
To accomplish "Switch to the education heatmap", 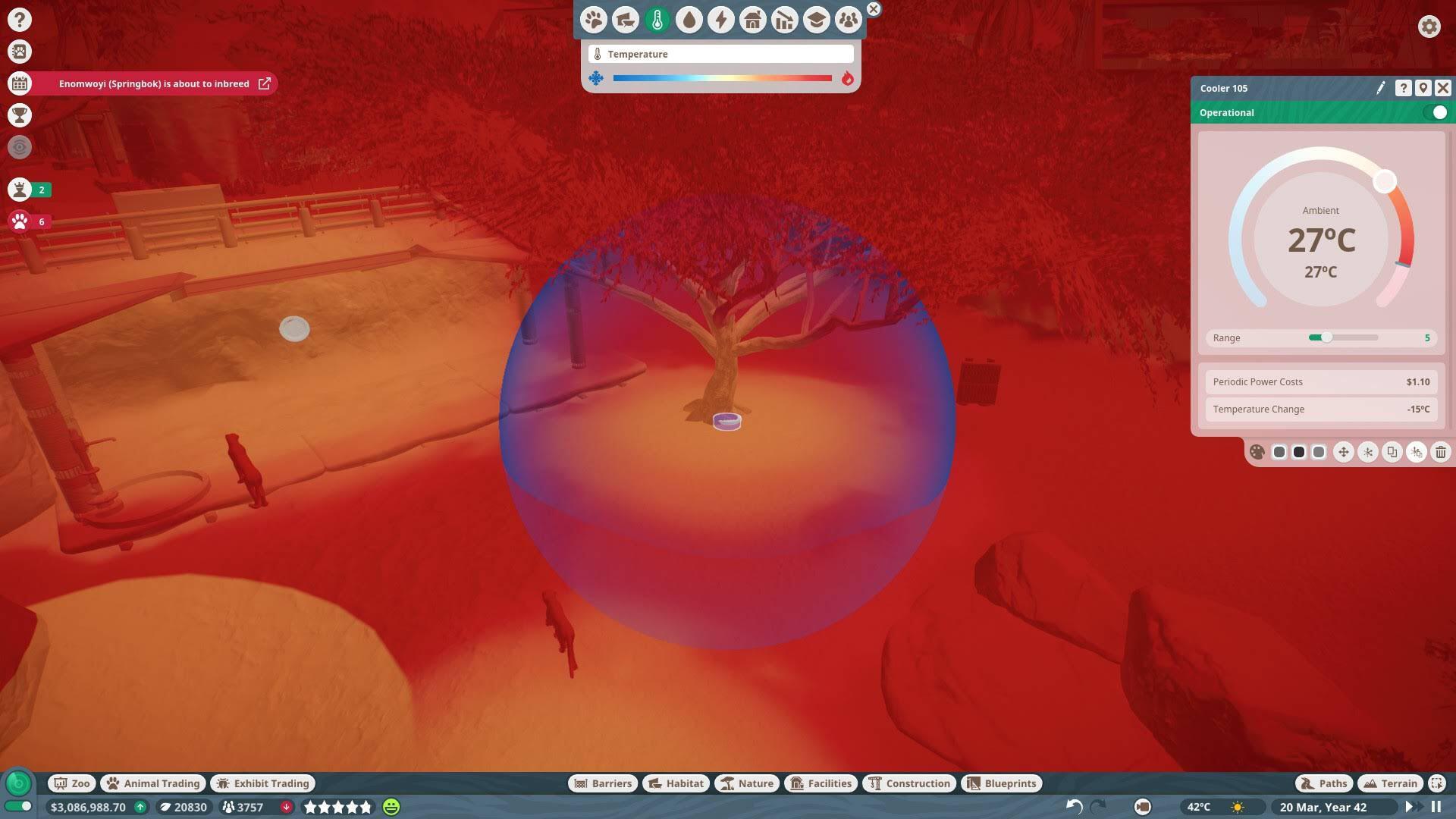I will pos(817,20).
